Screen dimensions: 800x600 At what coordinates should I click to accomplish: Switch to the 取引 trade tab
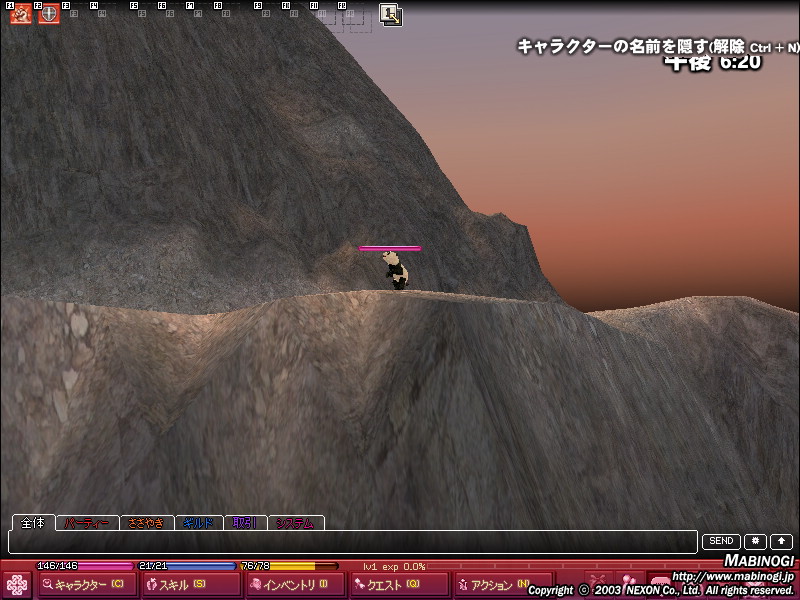coord(246,522)
